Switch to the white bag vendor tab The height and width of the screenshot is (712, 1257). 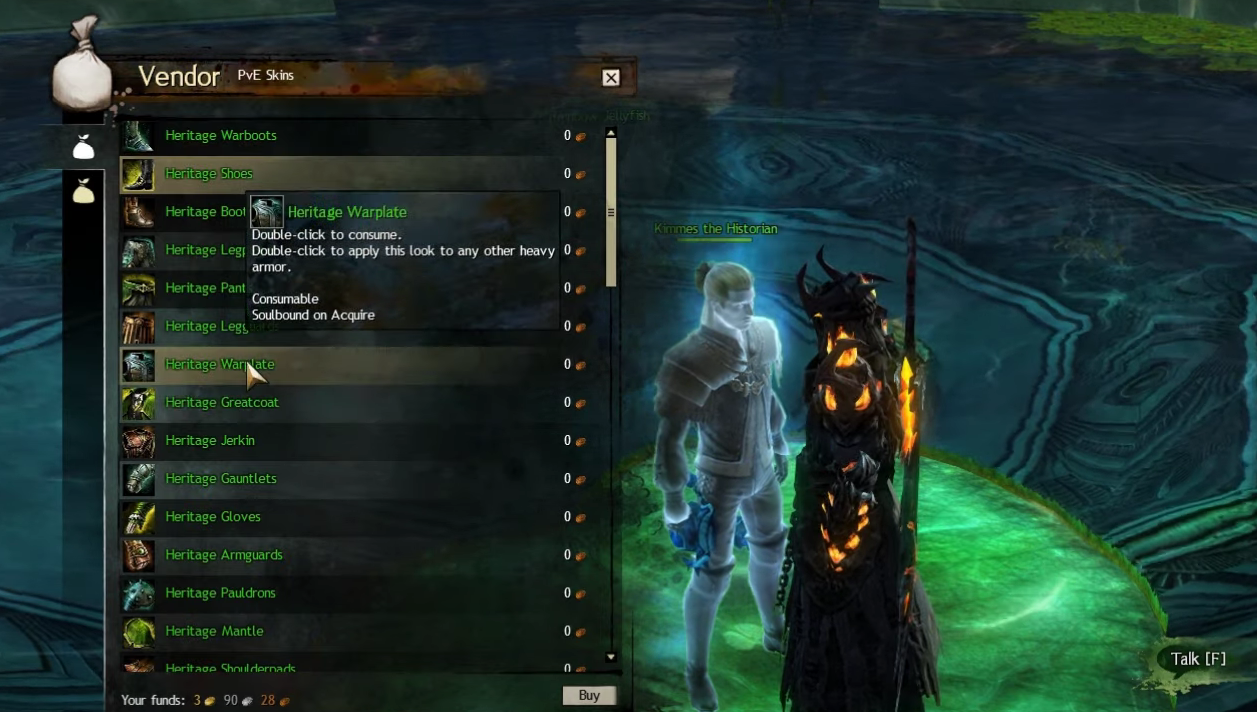tap(83, 148)
